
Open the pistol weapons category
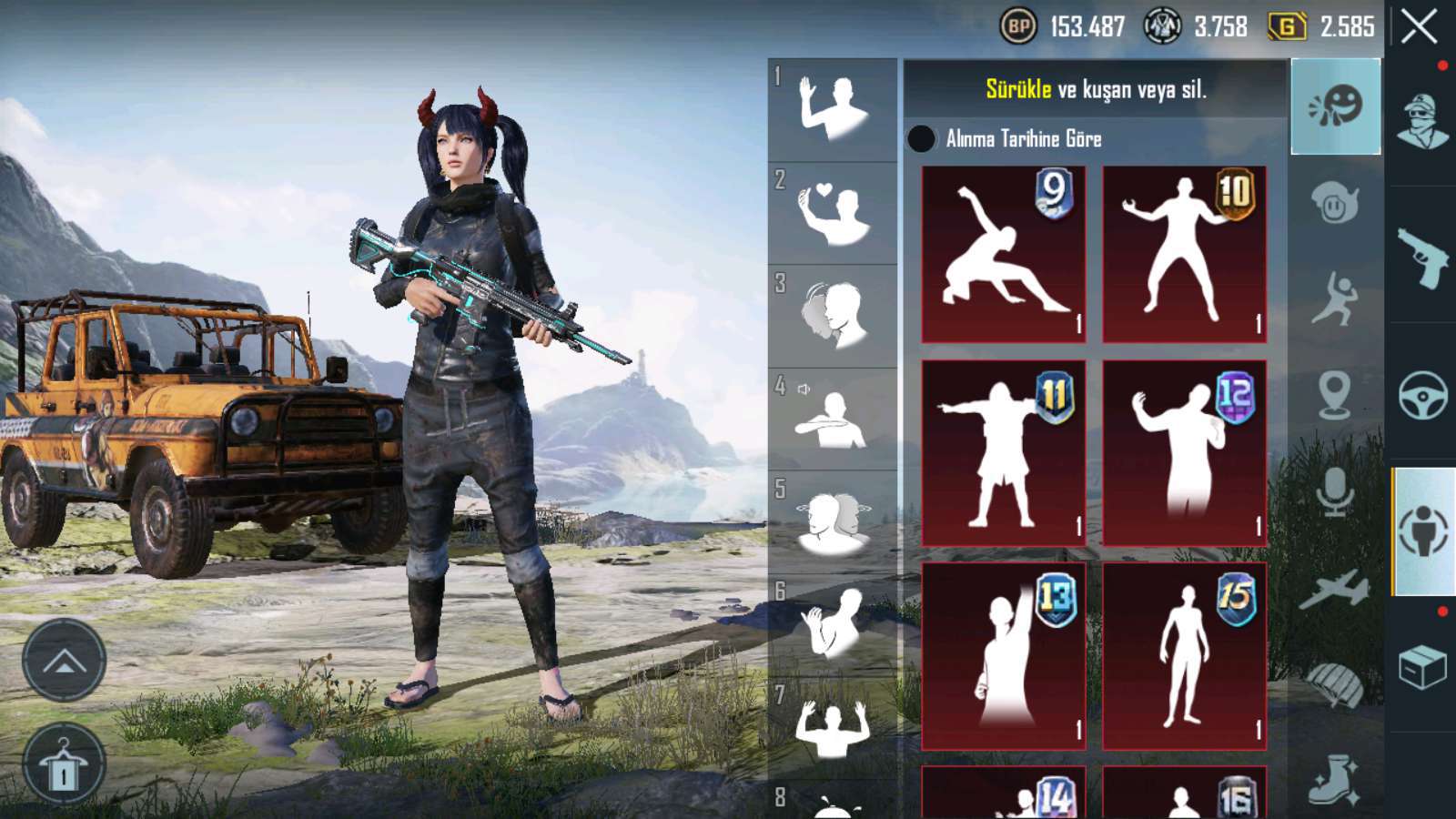pos(1422,257)
